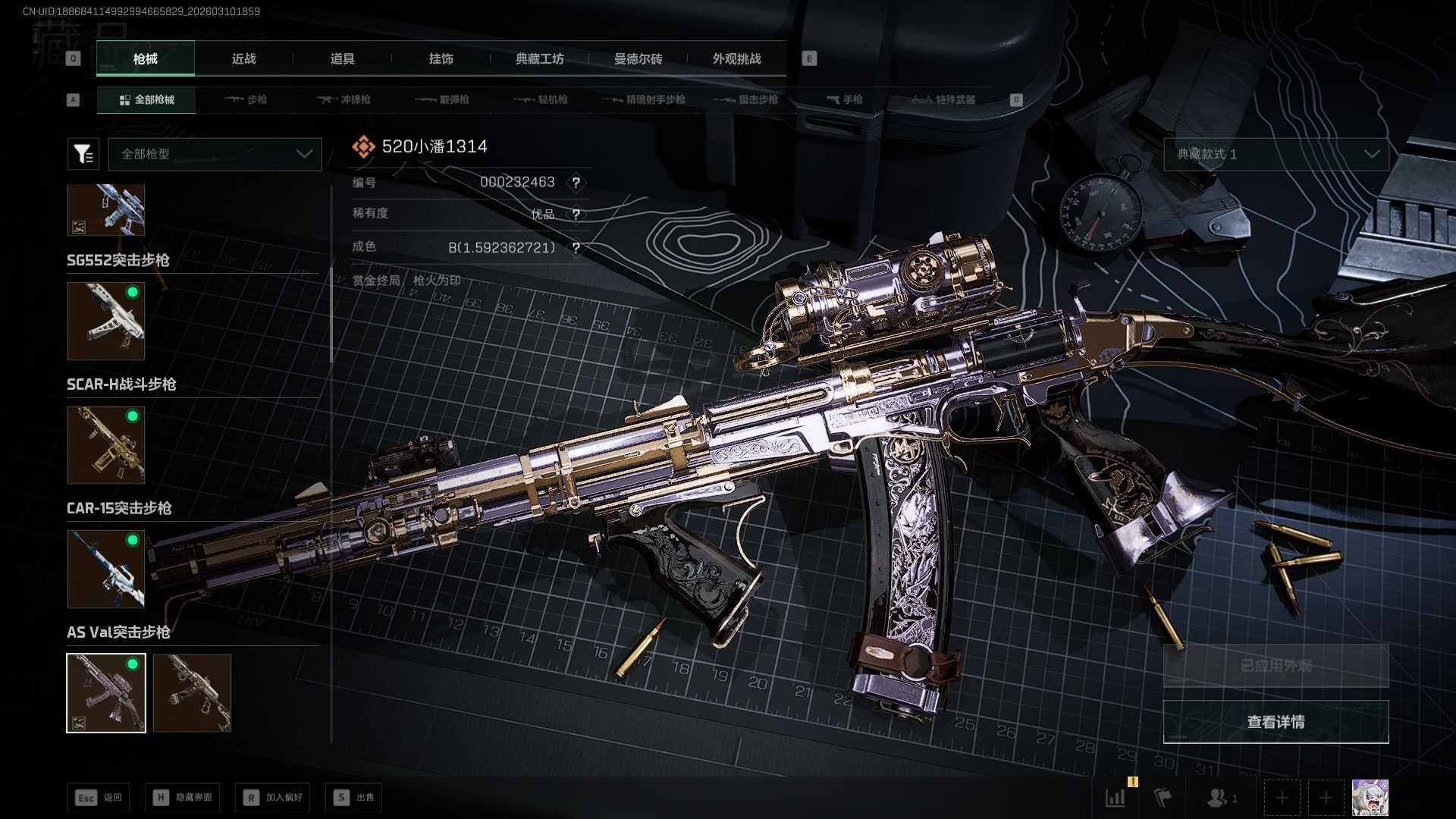
Task: Expand the 典藏款式 1 style dropdown
Action: [x=1276, y=154]
